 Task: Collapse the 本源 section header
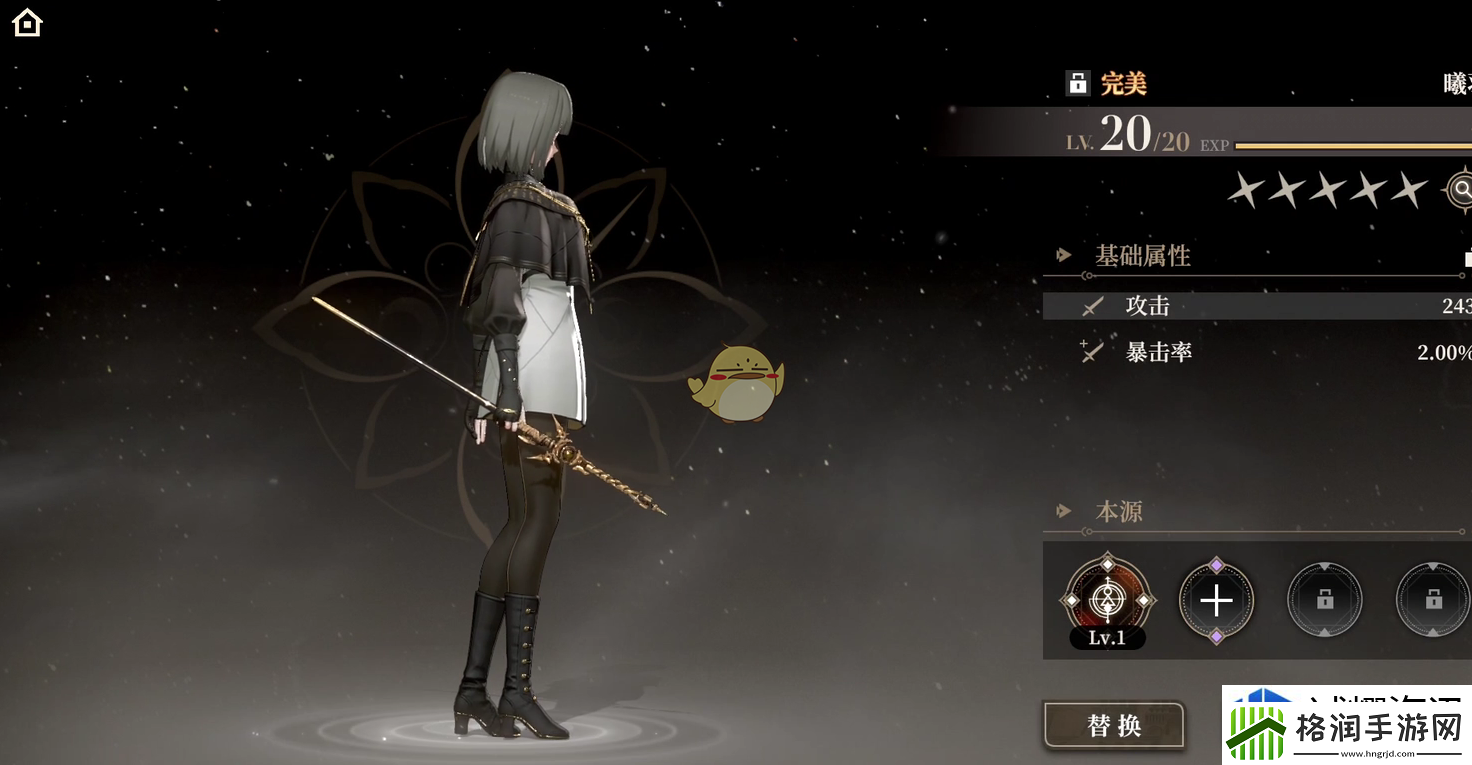[1118, 512]
